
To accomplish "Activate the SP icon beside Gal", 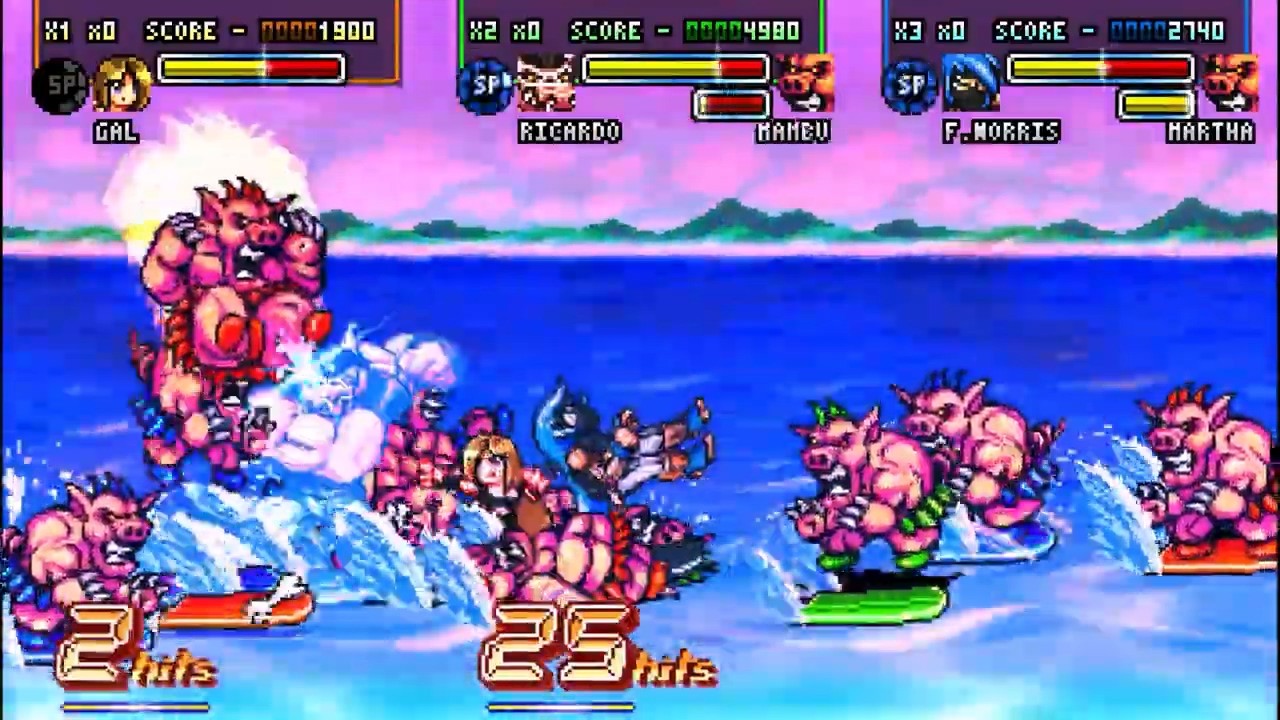I will coord(60,86).
